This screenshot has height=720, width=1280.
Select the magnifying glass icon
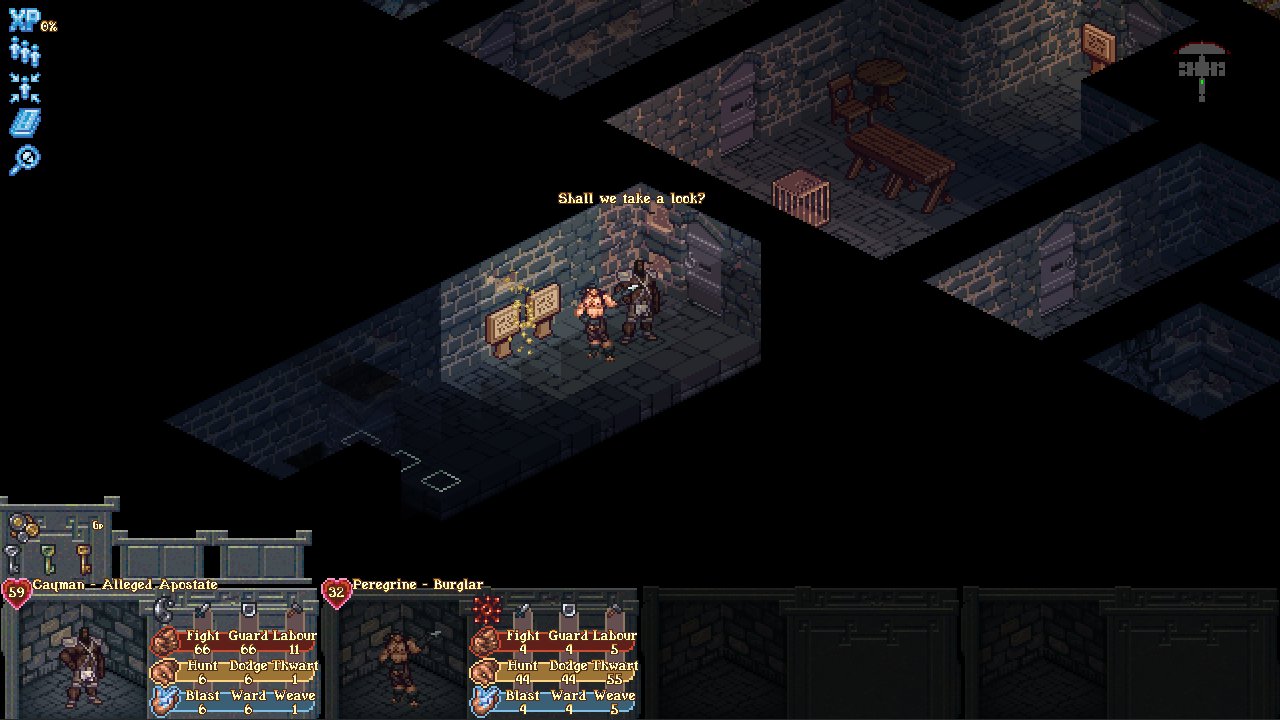pyautogui.click(x=24, y=159)
